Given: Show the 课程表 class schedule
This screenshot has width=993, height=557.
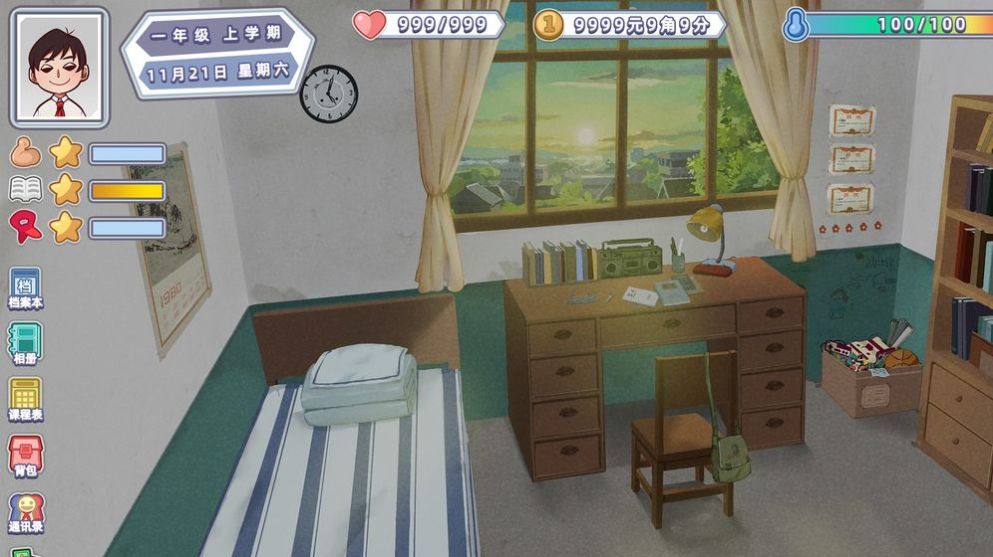Looking at the screenshot, I should (x=25, y=398).
